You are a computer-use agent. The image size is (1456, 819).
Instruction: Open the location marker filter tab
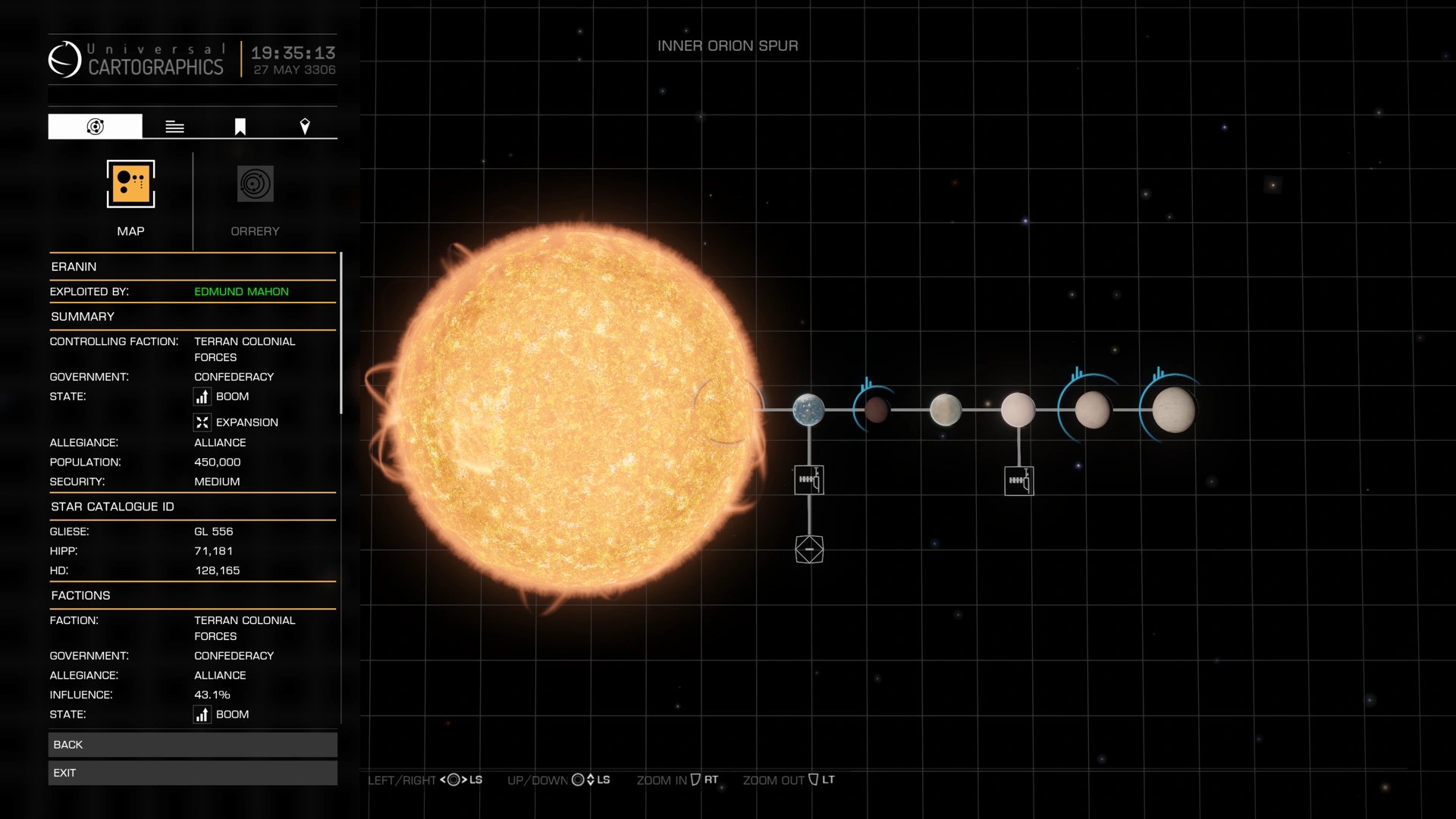click(306, 126)
